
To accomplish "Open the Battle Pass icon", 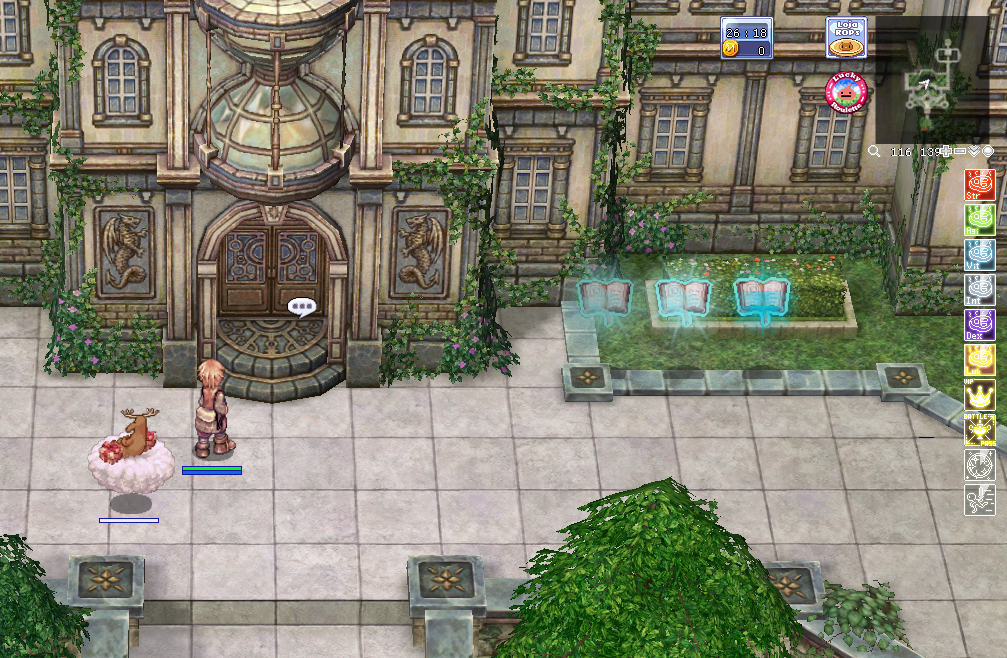I will tap(979, 430).
